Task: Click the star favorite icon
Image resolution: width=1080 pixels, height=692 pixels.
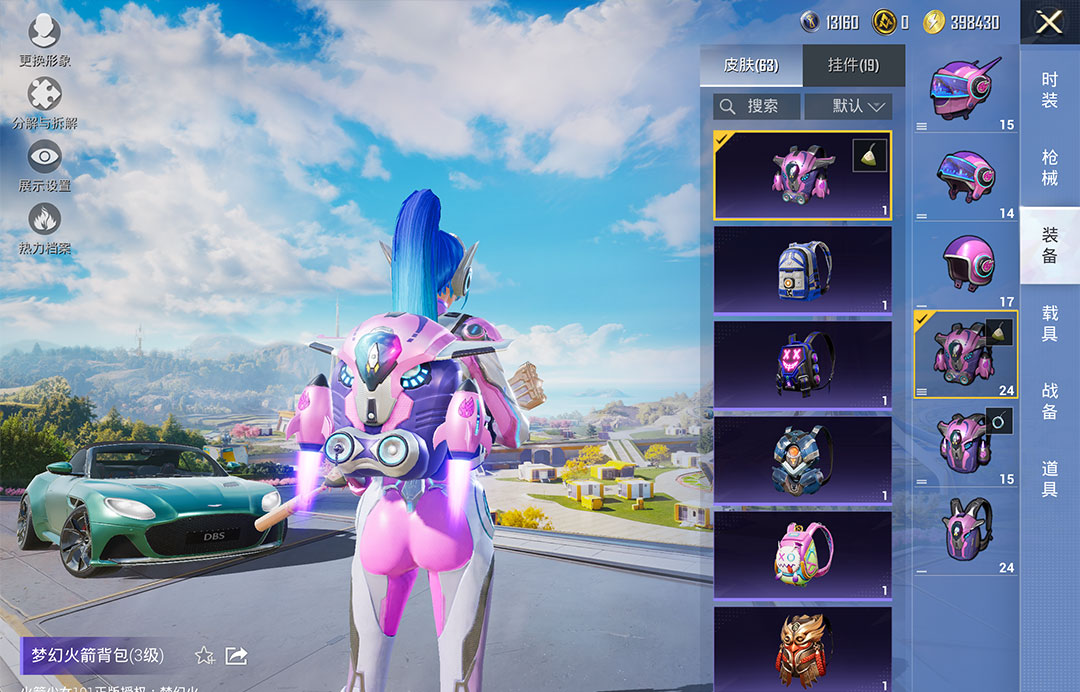Action: click(205, 656)
